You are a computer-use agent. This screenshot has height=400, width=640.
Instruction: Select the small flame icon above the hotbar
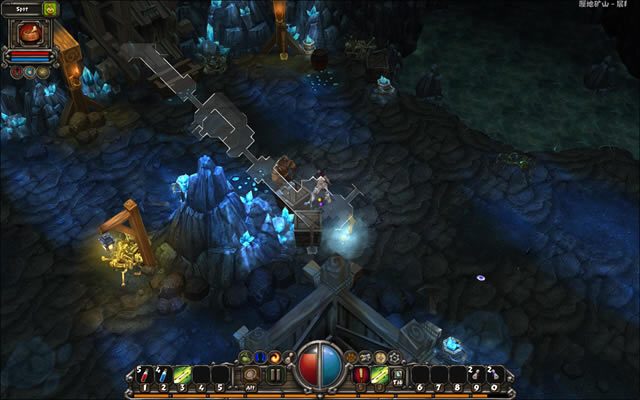[275, 357]
